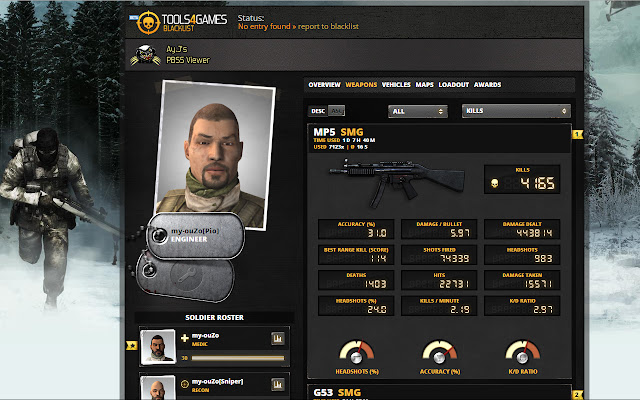
Task: Go to the Loadout tab
Action: [x=453, y=85]
